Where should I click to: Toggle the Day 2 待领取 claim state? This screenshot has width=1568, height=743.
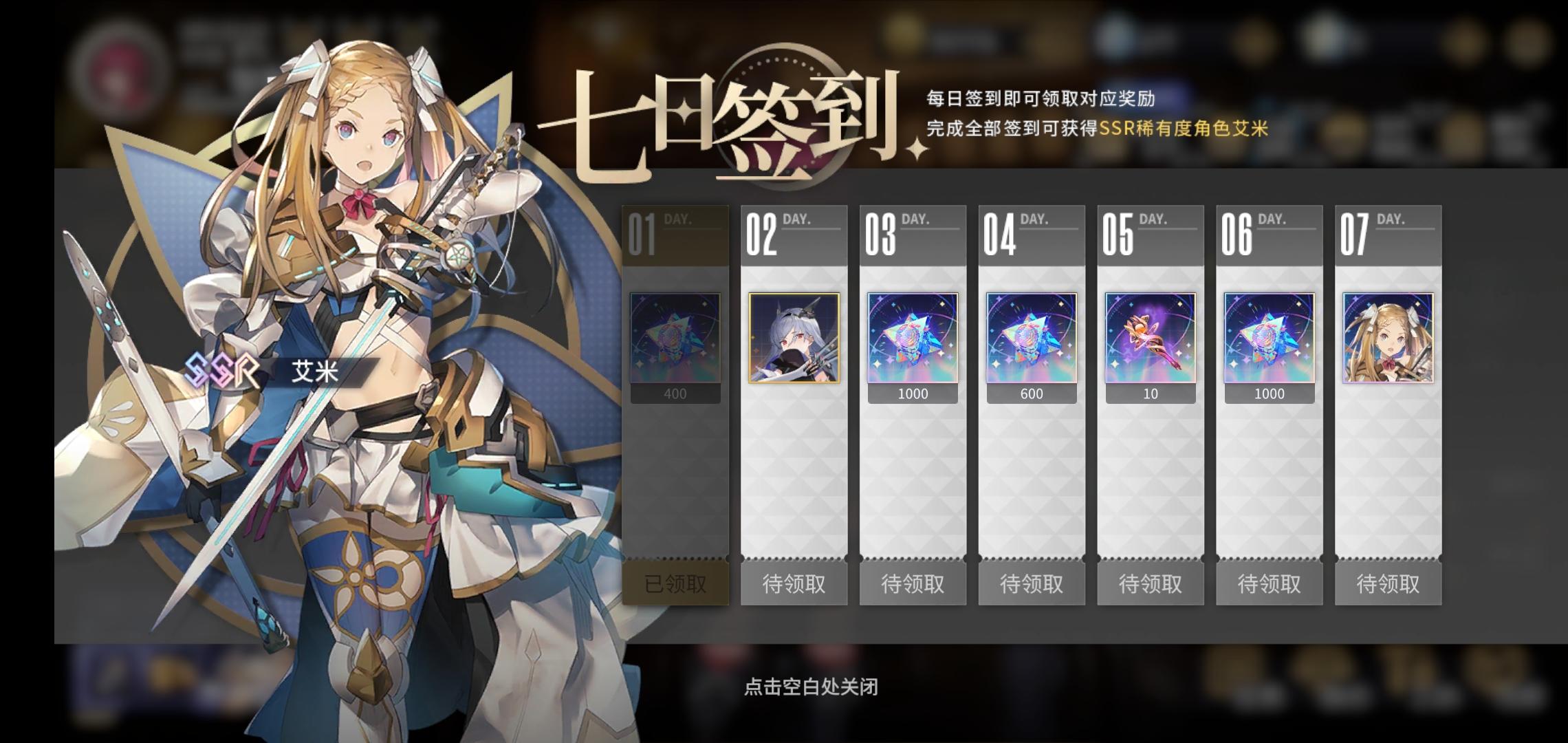coord(794,583)
